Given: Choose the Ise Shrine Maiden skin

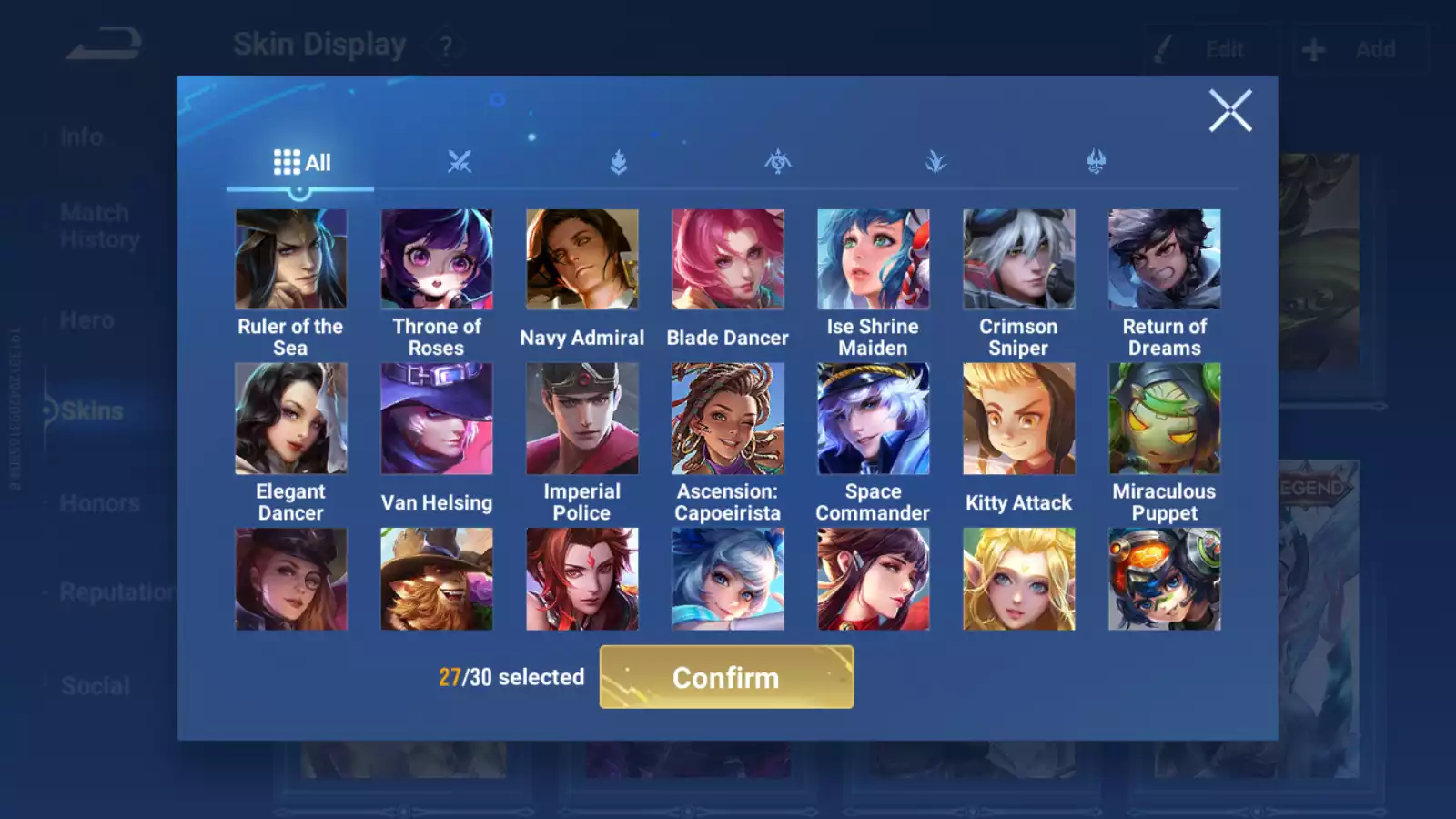Looking at the screenshot, I should click(x=873, y=260).
